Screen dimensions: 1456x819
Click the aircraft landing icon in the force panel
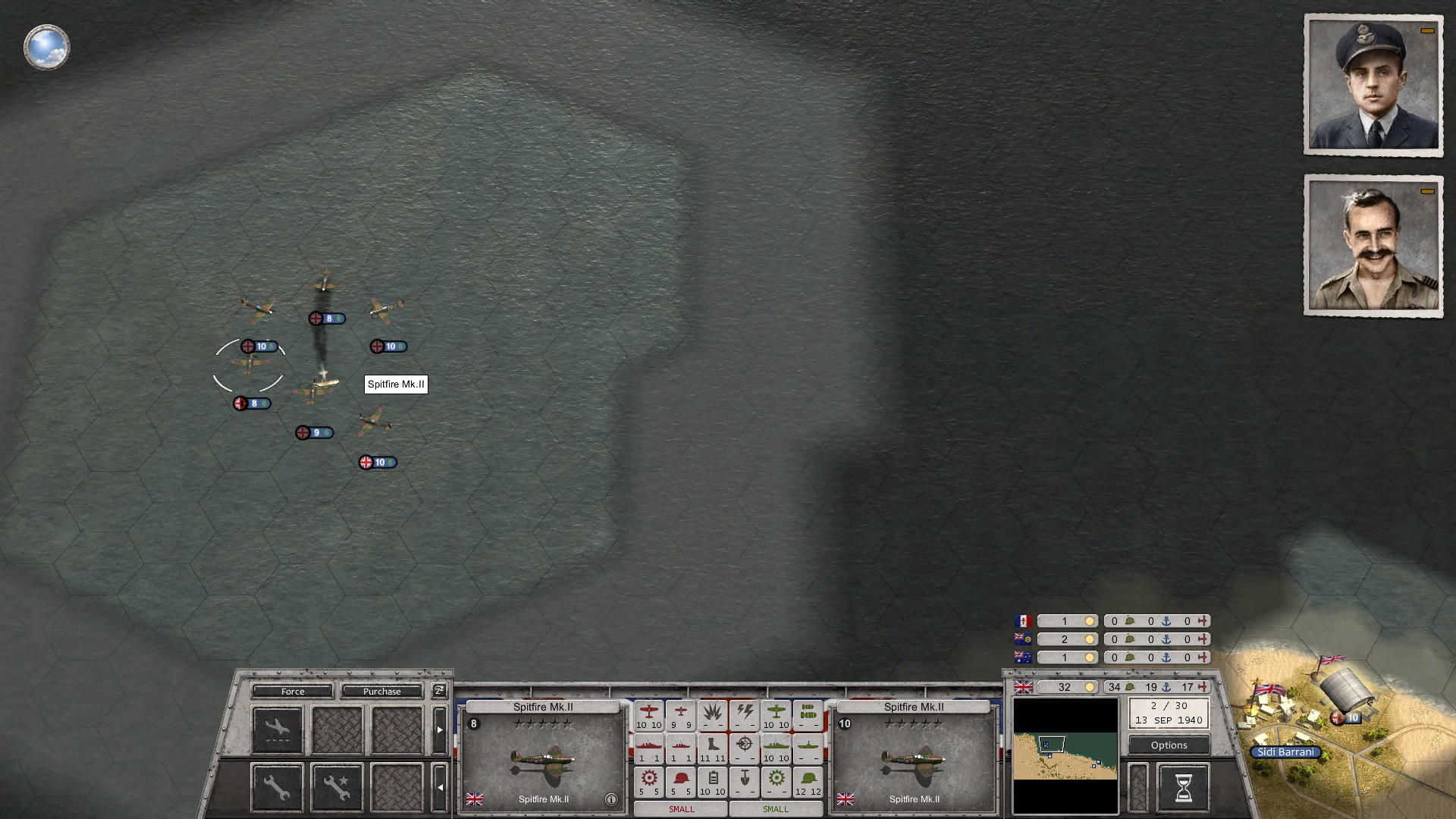(278, 730)
